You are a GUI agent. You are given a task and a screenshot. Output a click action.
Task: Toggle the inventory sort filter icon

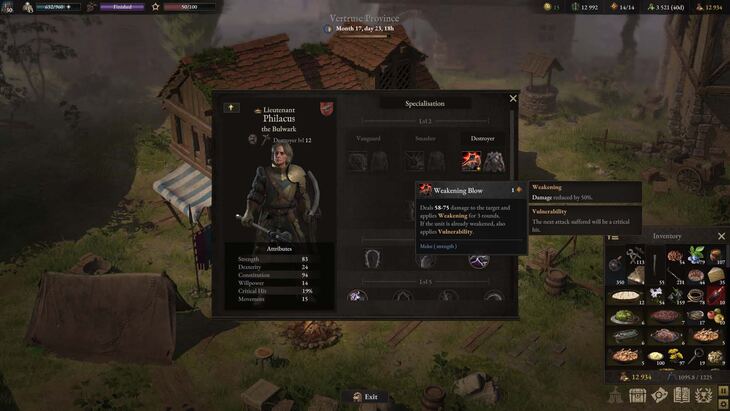click(x=612, y=236)
